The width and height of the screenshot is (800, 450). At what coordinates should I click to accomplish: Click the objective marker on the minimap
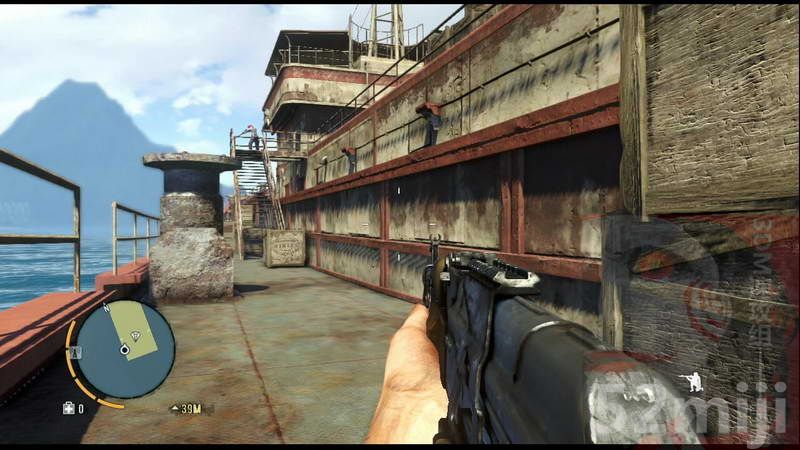[x=135, y=335]
